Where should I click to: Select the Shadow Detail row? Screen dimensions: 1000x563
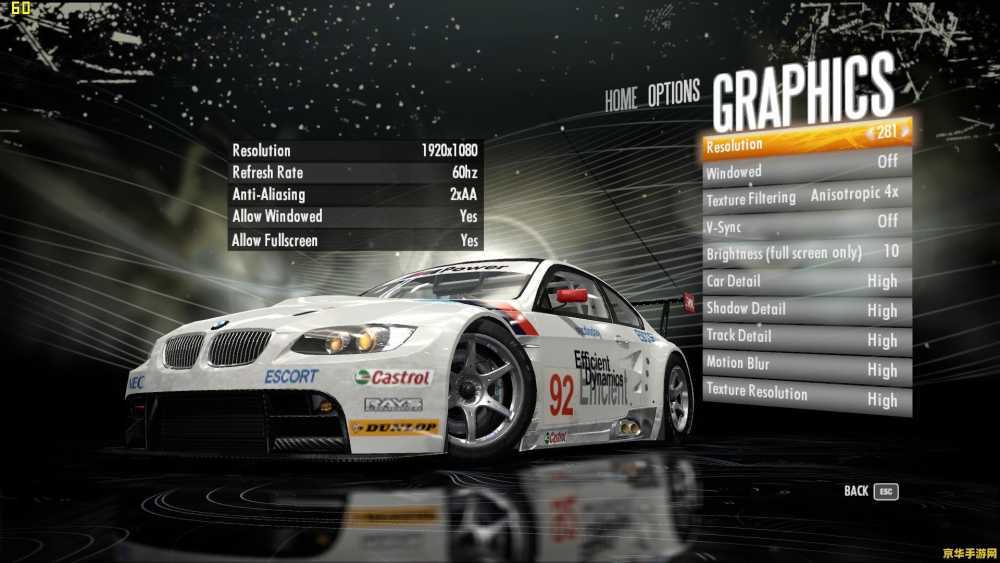point(805,309)
